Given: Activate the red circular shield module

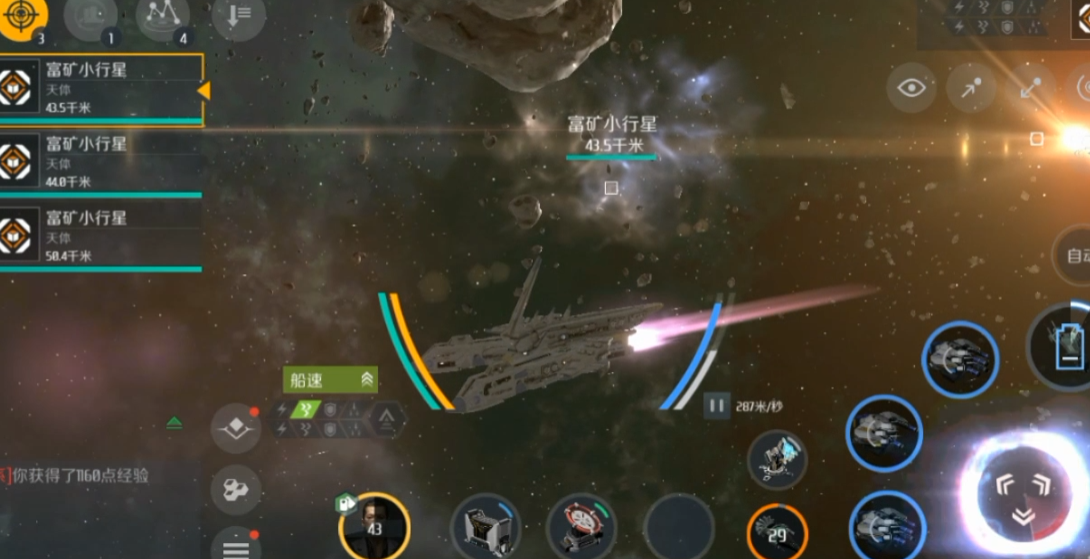Looking at the screenshot, I should pos(582,527).
